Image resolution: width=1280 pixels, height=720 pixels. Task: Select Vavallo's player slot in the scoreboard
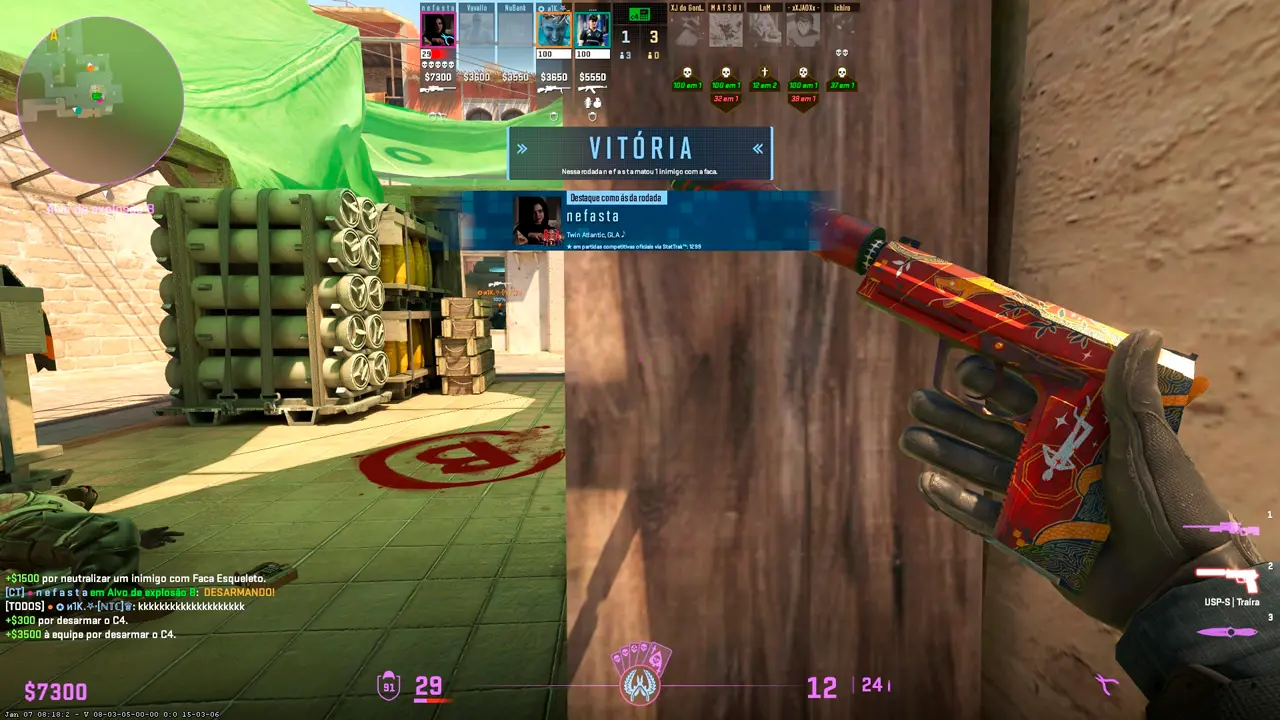477,29
